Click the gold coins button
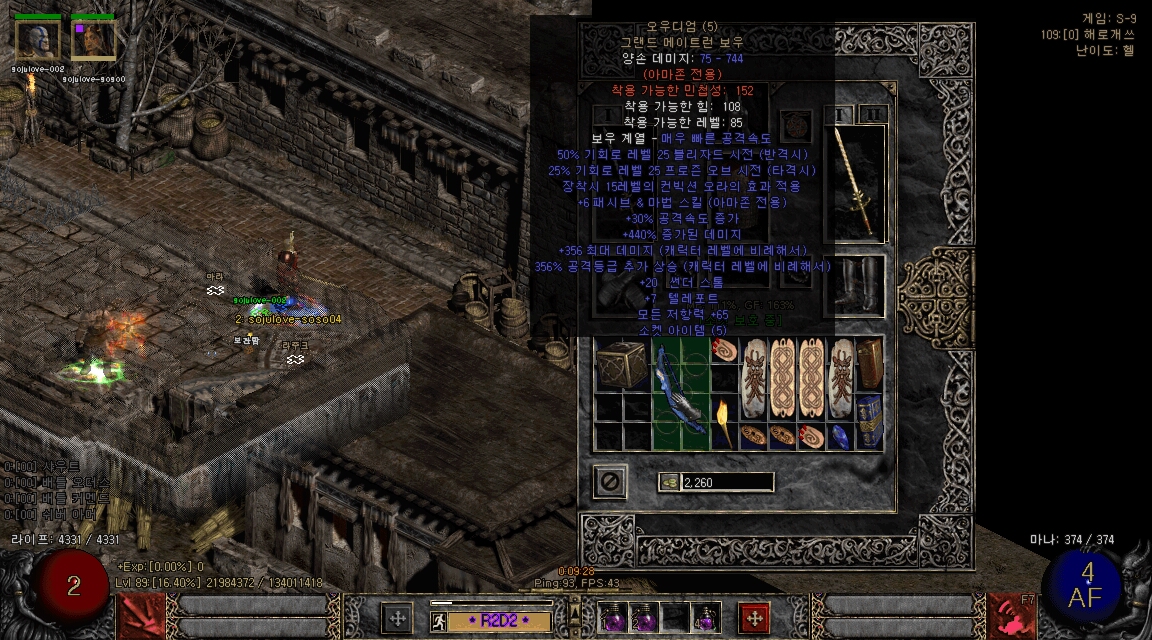The width and height of the screenshot is (1152, 640). 669,483
